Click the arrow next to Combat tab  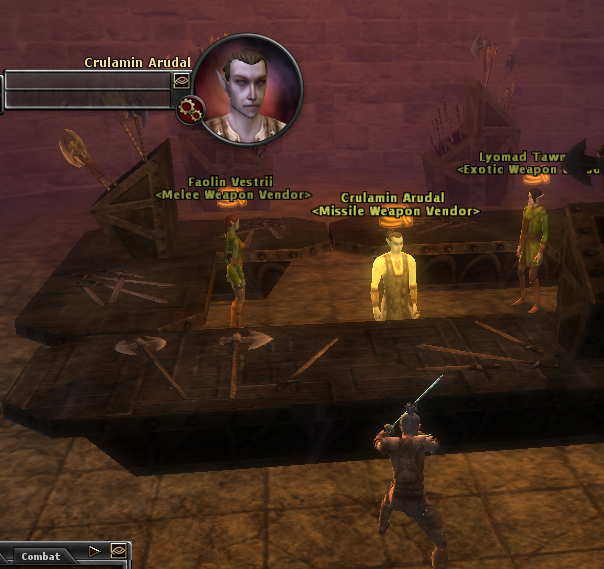pos(96,551)
